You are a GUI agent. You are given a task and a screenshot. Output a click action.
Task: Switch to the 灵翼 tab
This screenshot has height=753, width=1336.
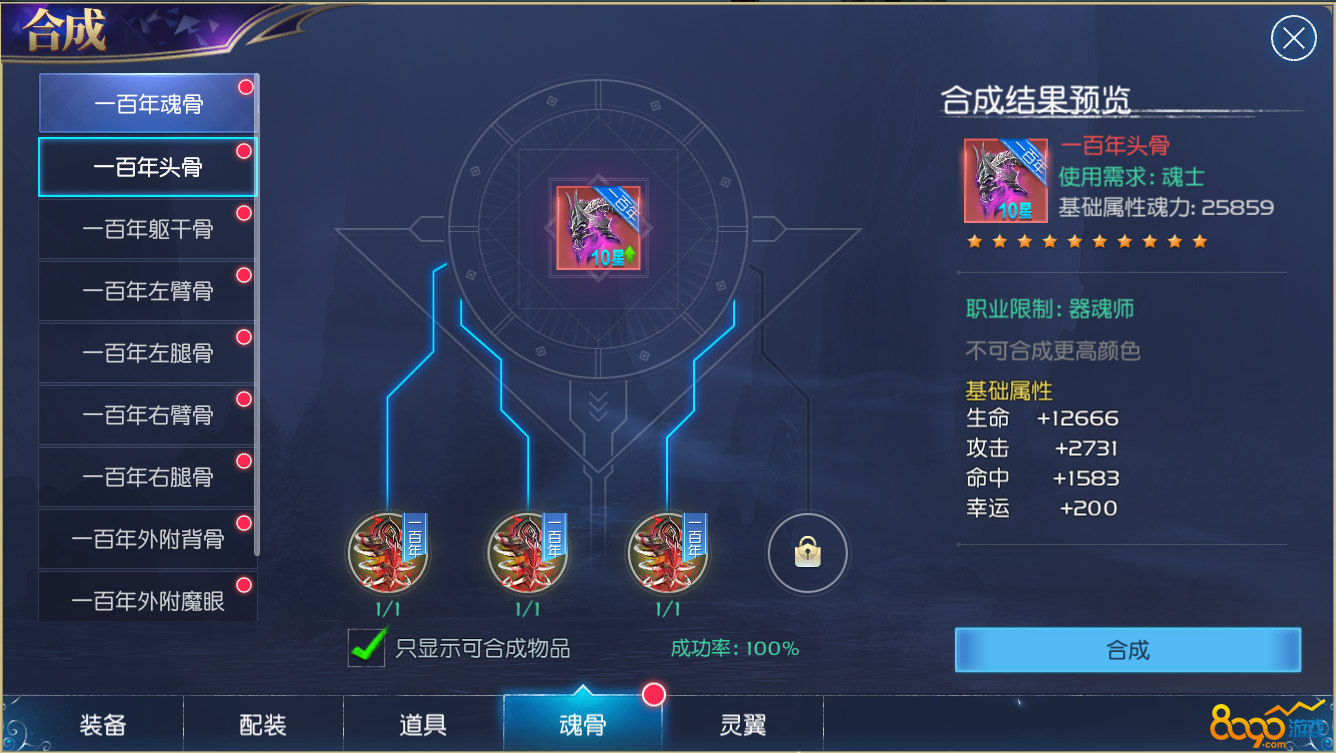point(742,724)
